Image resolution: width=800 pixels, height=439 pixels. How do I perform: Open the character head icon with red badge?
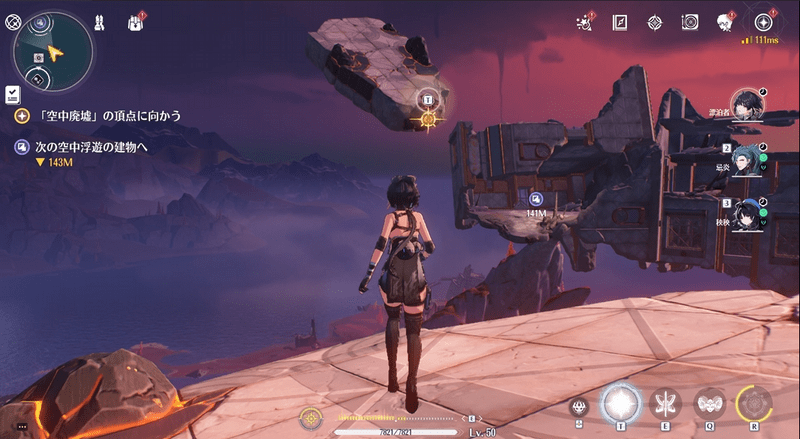click(x=724, y=21)
